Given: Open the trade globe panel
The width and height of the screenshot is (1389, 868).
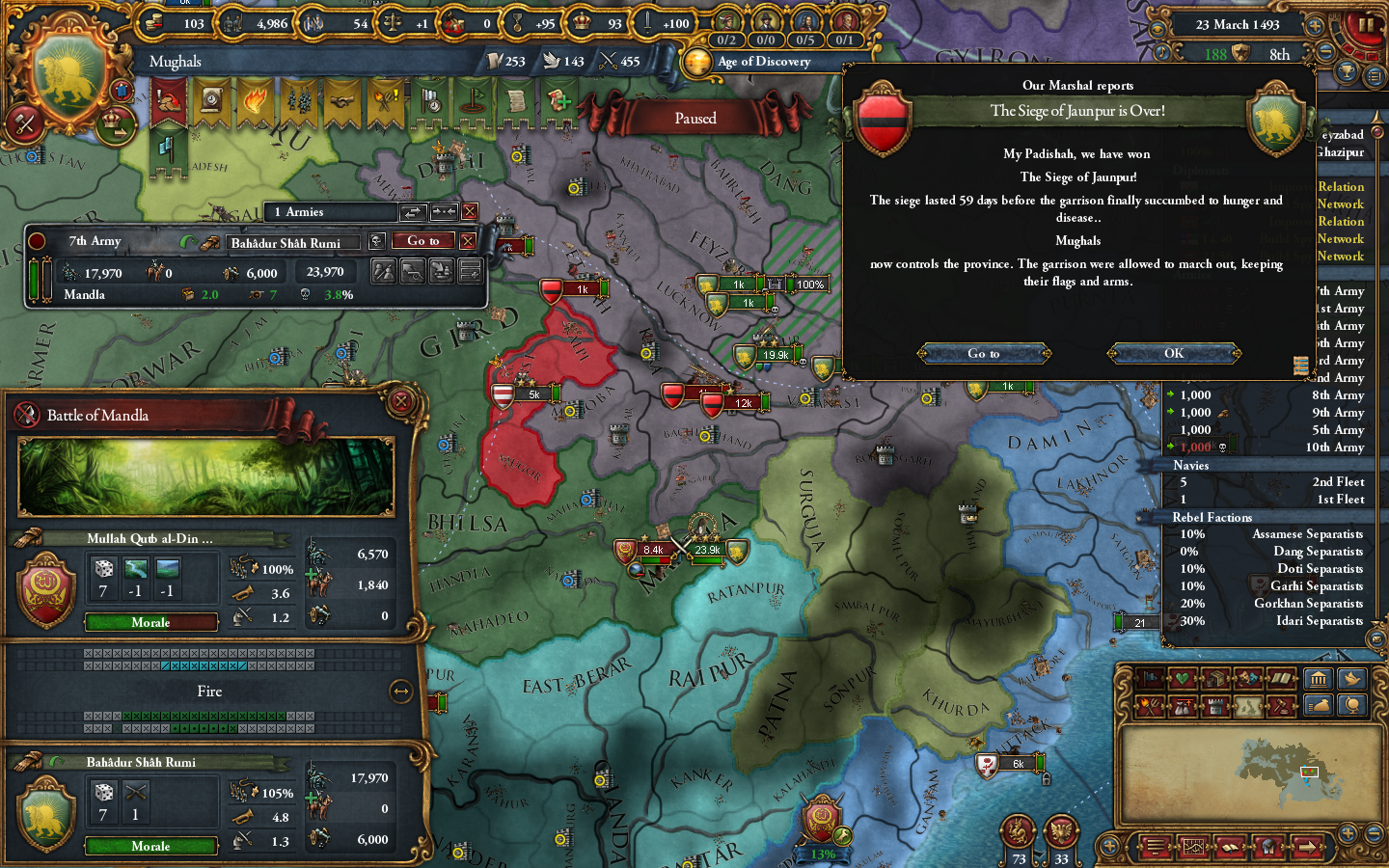Looking at the screenshot, I should 1352,705.
